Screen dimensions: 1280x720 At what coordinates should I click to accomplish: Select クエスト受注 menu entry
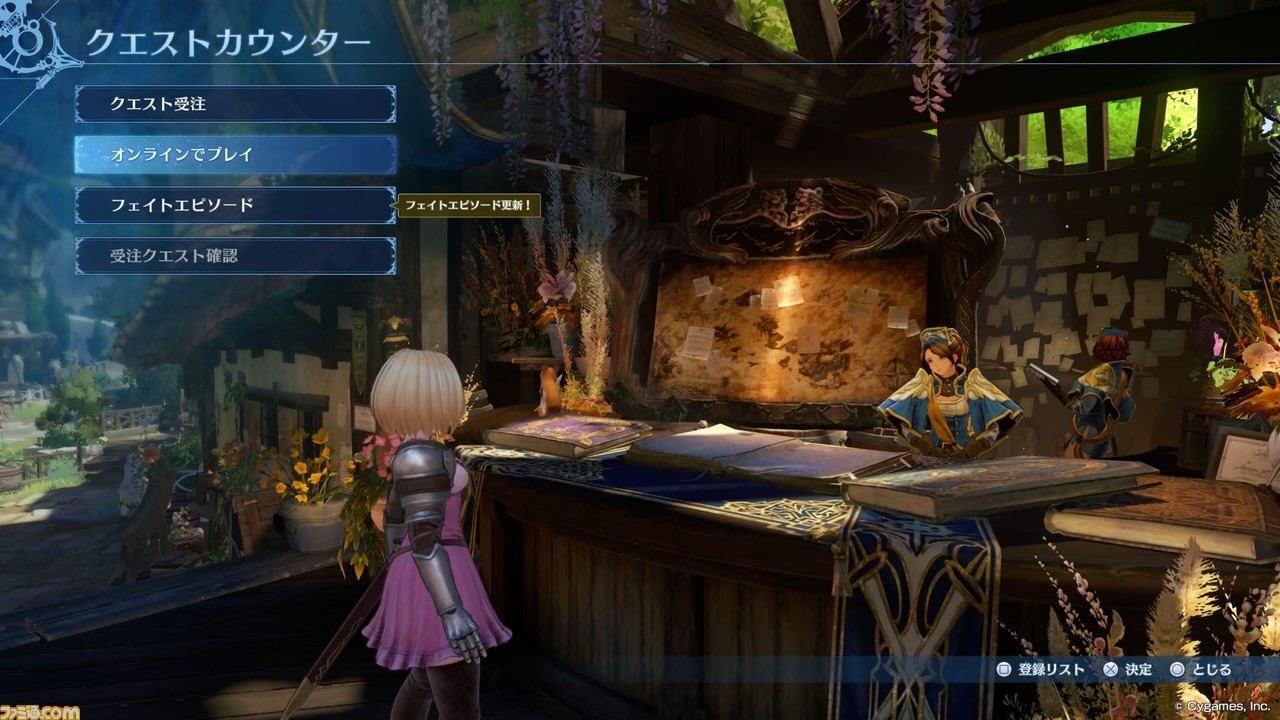[x=235, y=104]
